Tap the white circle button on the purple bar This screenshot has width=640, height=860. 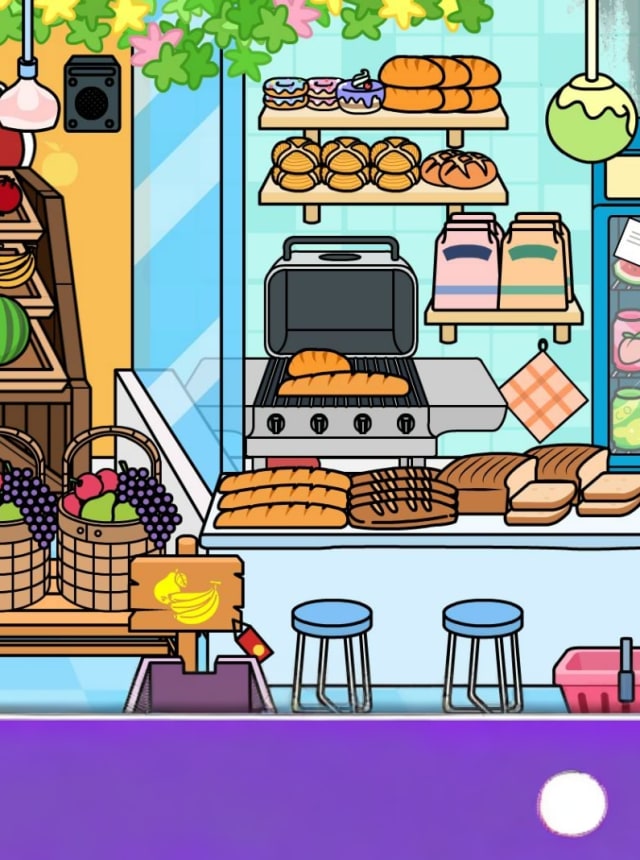(572, 803)
